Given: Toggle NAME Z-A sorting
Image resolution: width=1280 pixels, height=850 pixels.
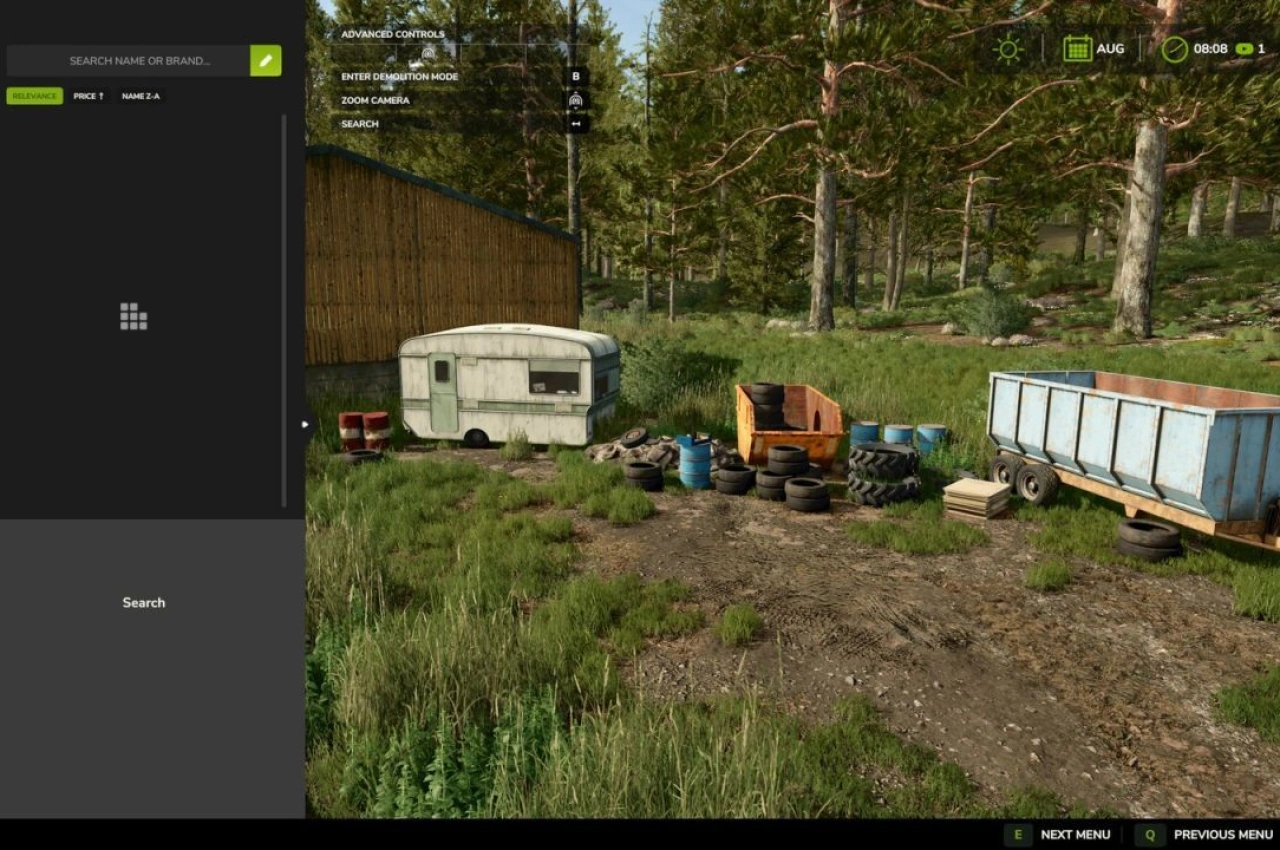Looking at the screenshot, I should [x=140, y=96].
